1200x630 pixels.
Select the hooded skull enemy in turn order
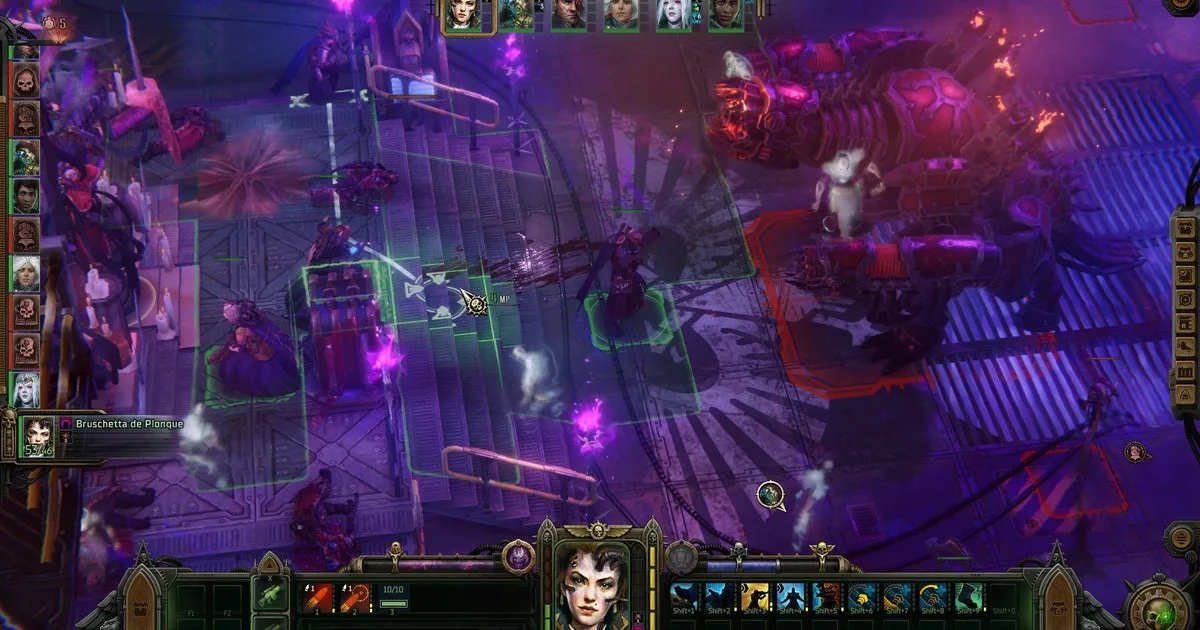point(26,81)
